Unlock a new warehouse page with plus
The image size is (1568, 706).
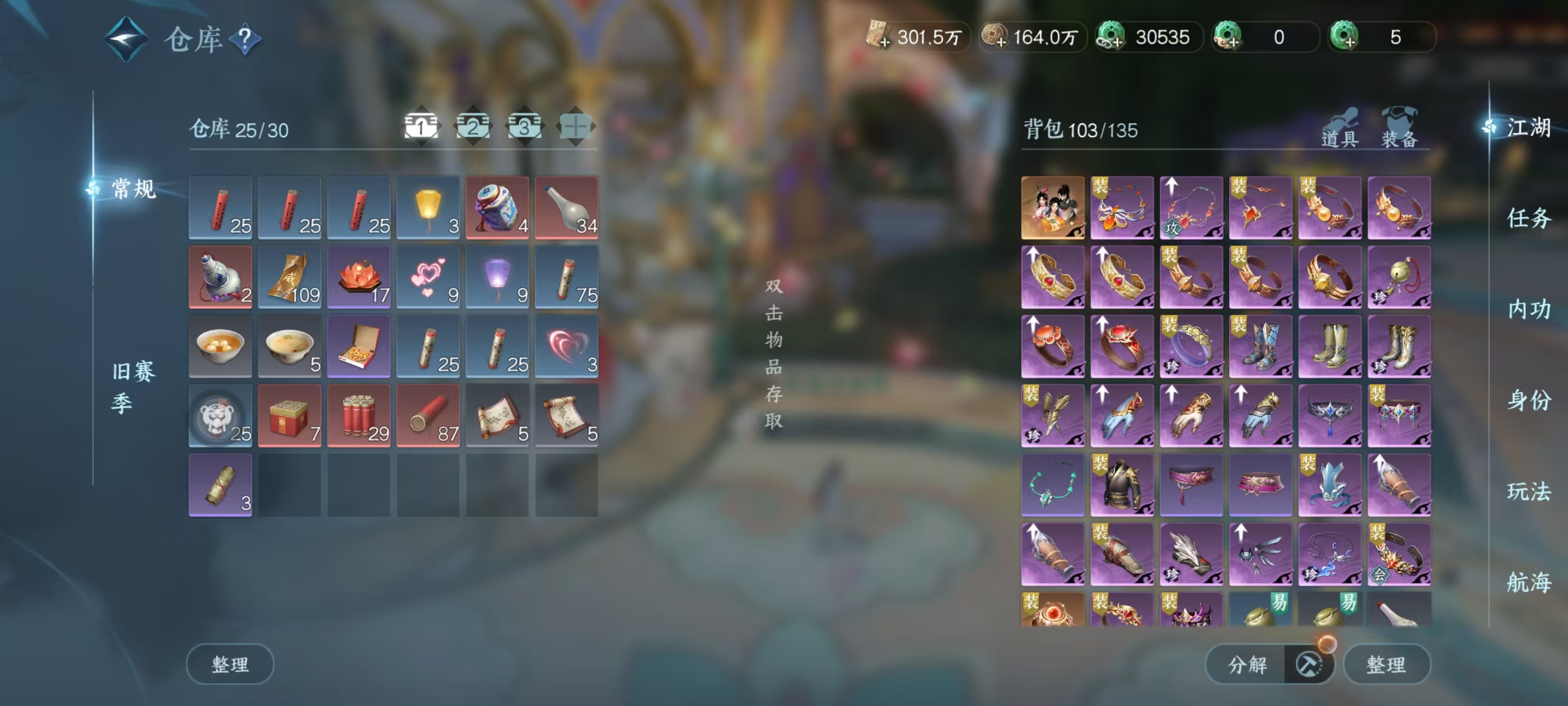[x=575, y=127]
